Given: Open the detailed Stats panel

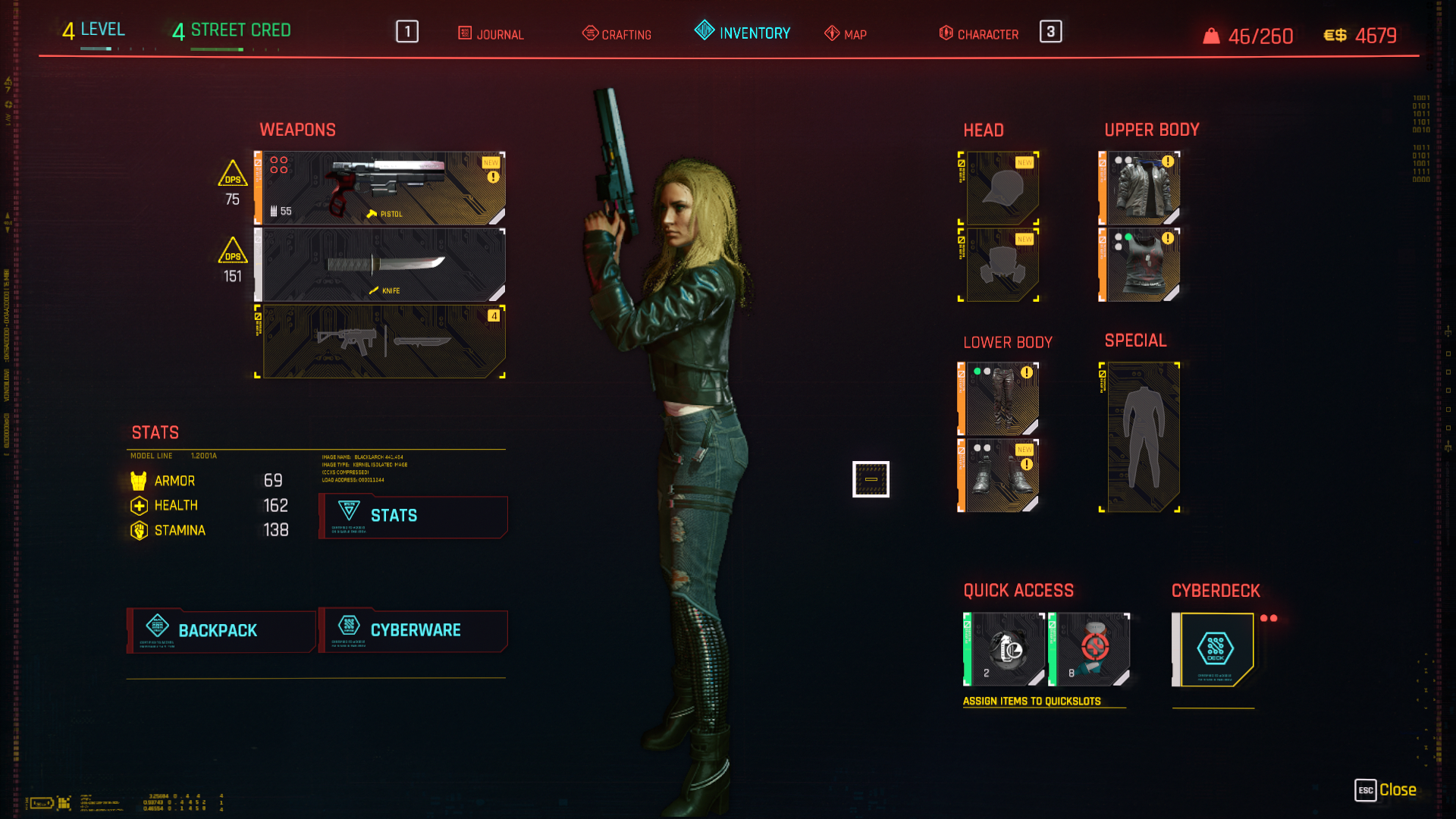Looking at the screenshot, I should 413,516.
